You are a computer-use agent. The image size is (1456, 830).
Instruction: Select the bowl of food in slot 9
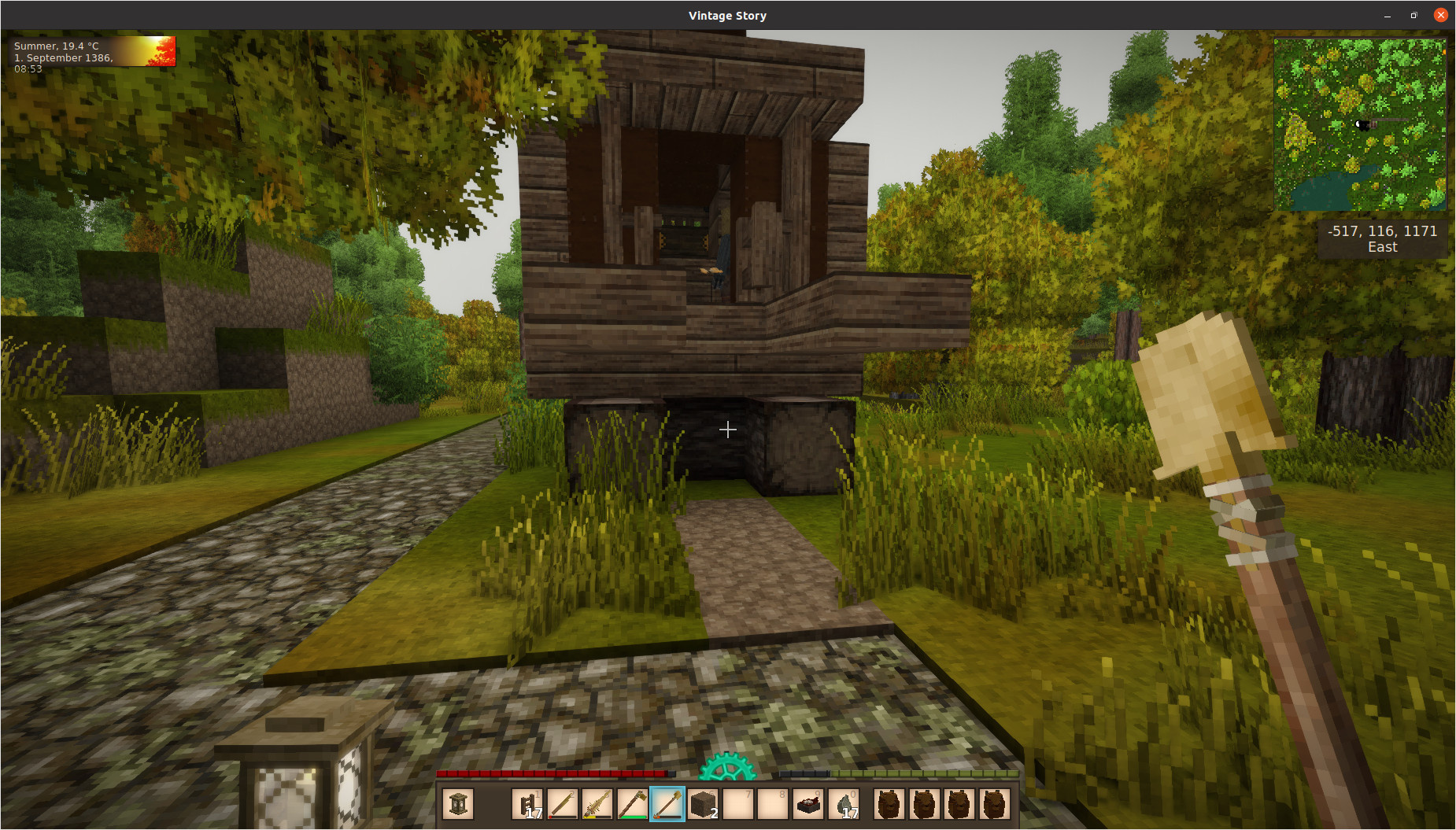click(807, 804)
